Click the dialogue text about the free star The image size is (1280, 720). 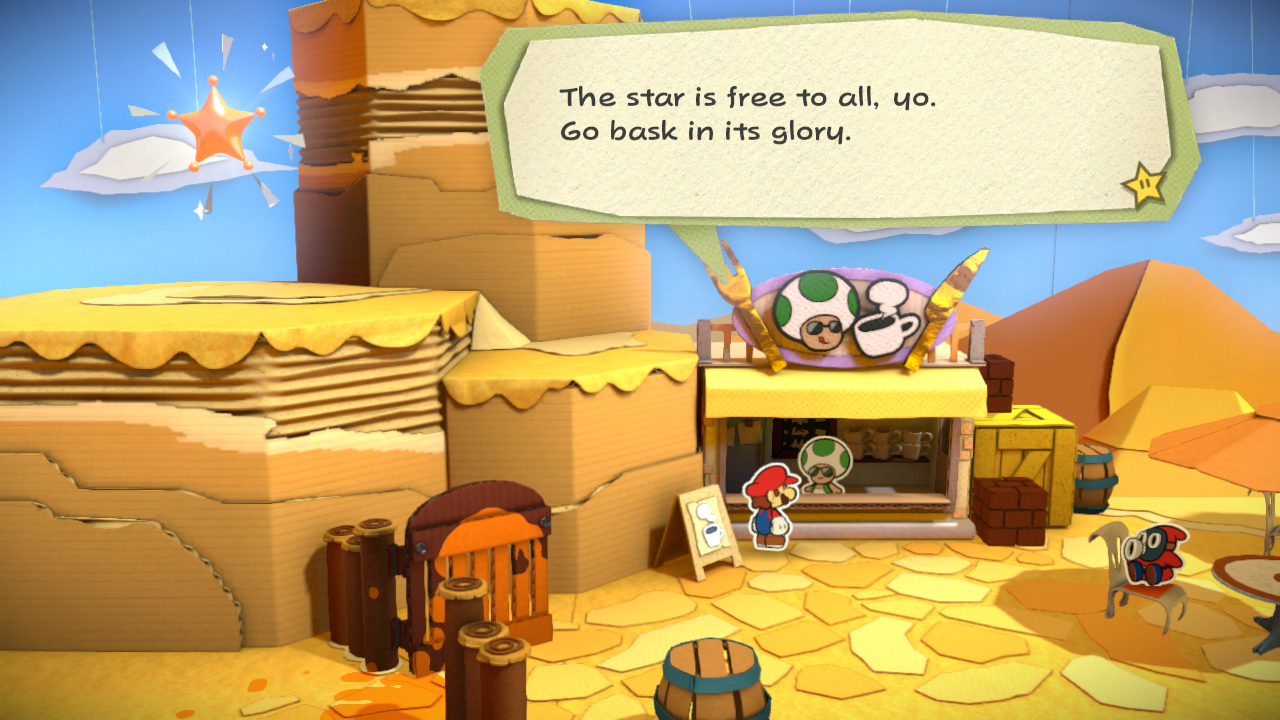700,115
